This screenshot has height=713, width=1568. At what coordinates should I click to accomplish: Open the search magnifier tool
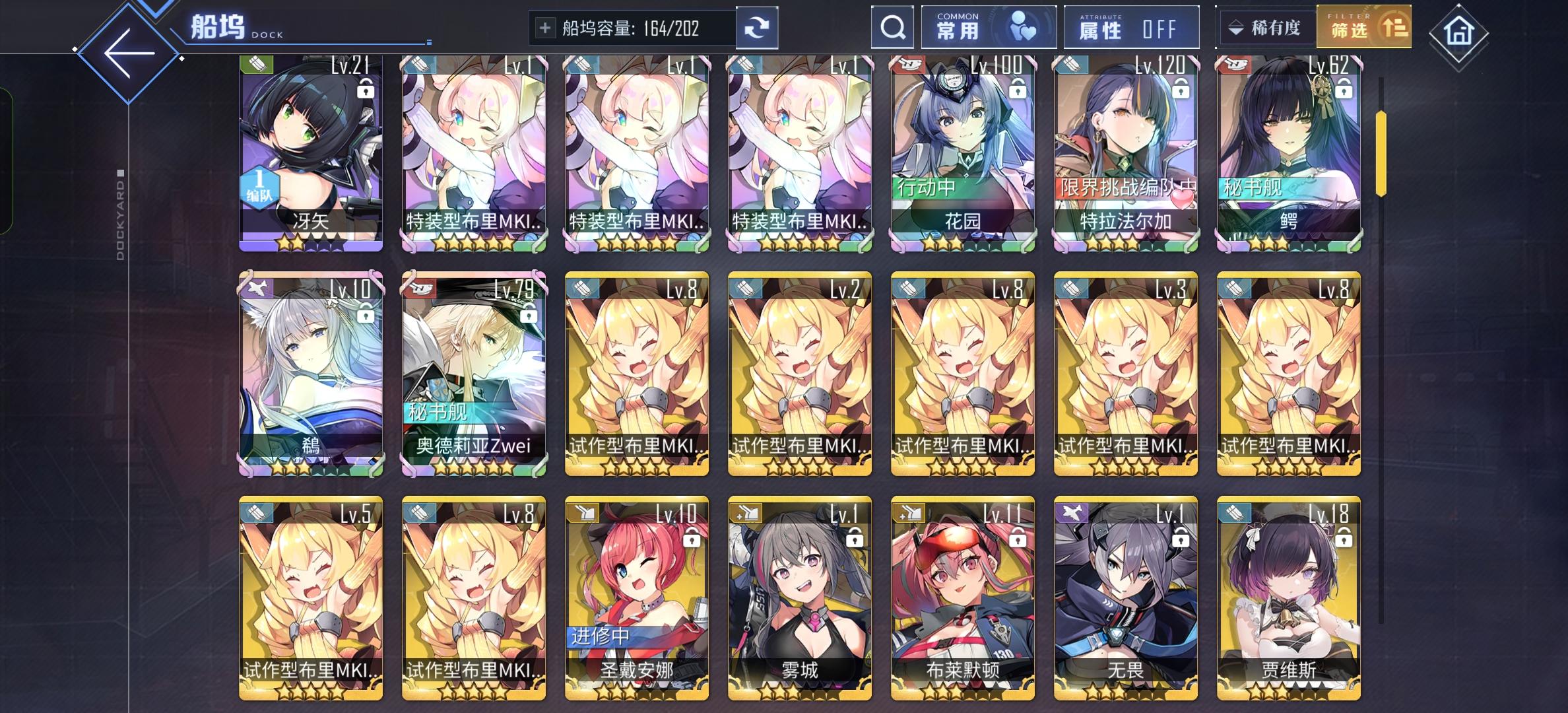tap(893, 28)
